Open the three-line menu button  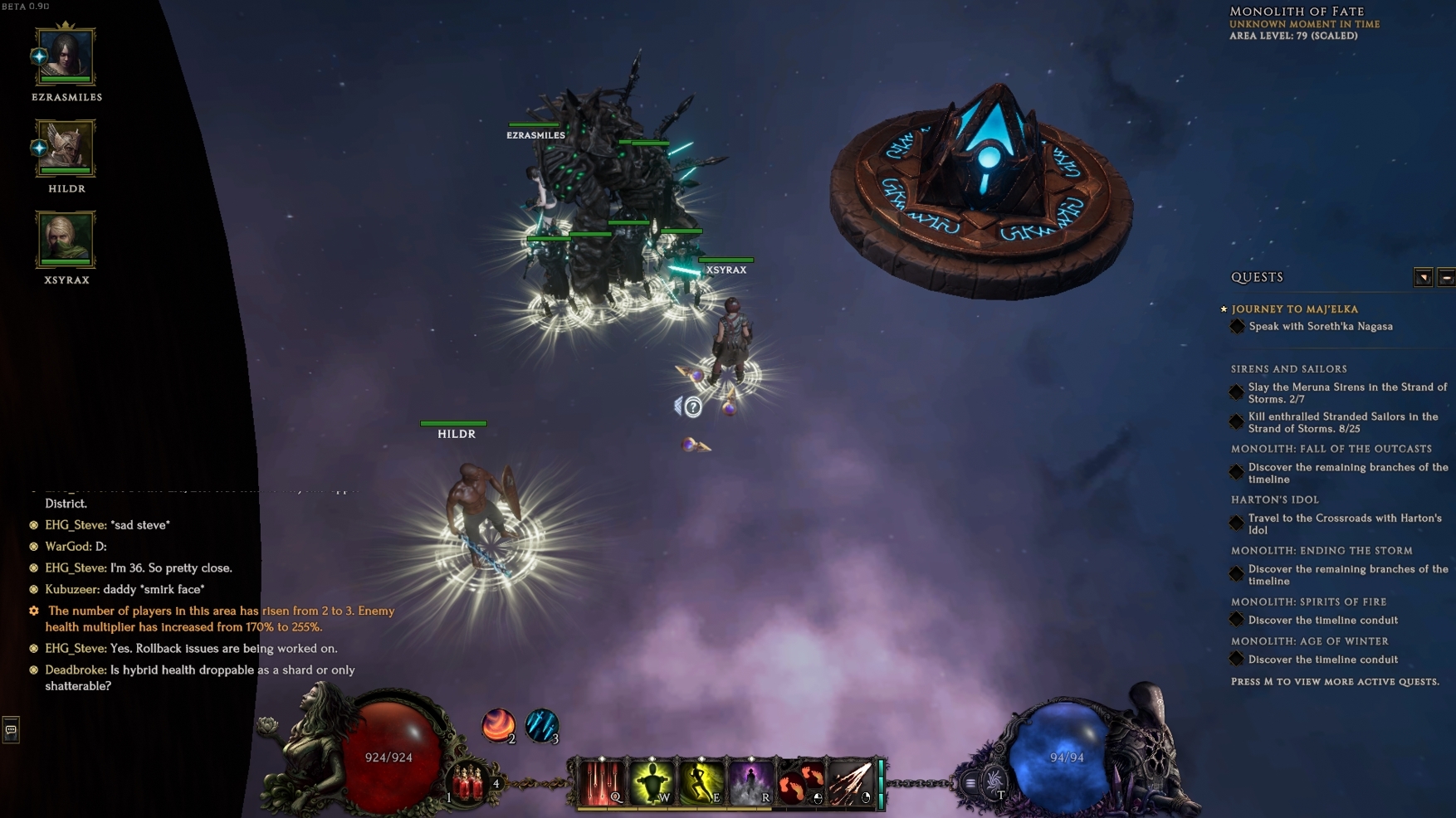point(970,782)
